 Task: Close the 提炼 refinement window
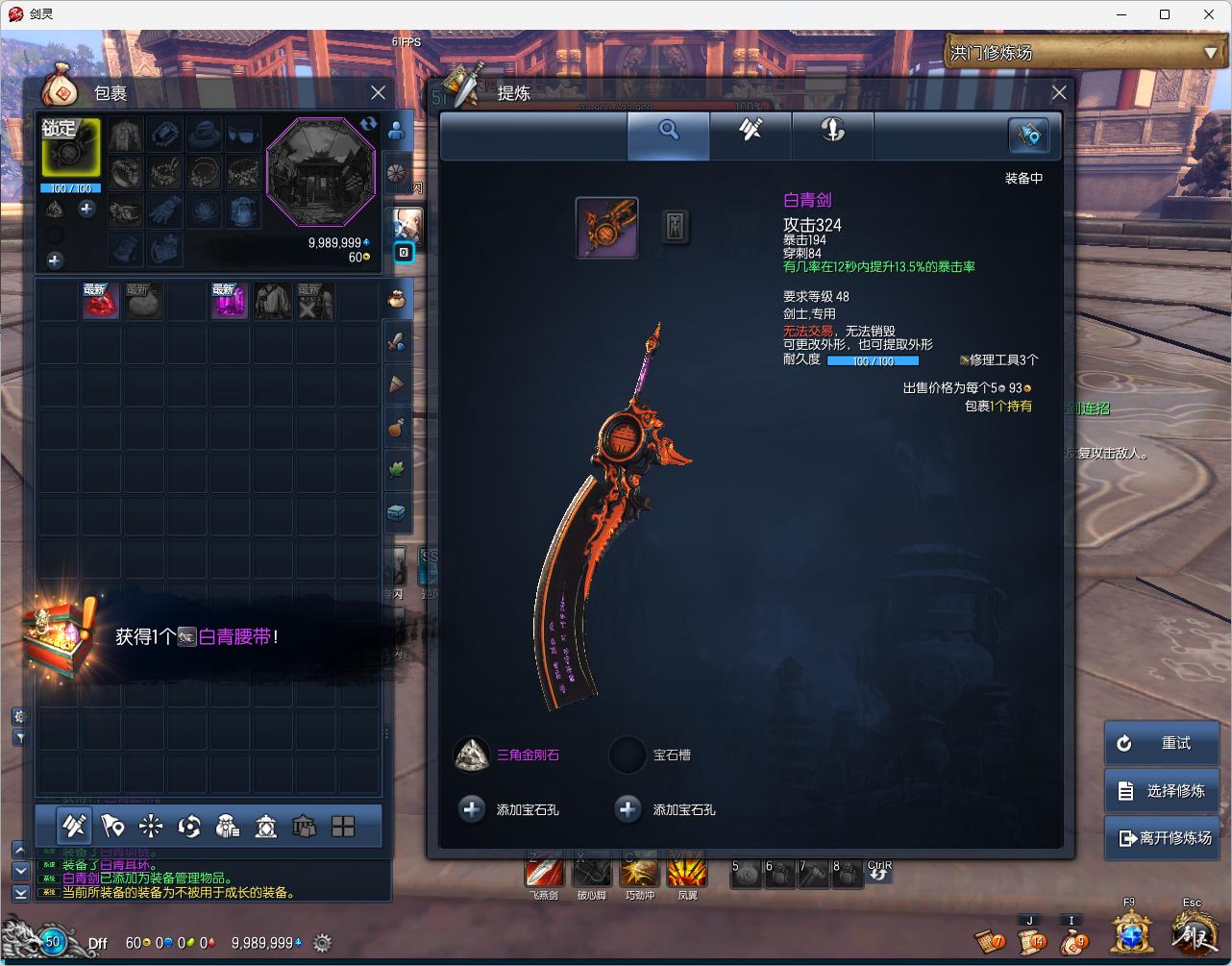pos(1059,93)
